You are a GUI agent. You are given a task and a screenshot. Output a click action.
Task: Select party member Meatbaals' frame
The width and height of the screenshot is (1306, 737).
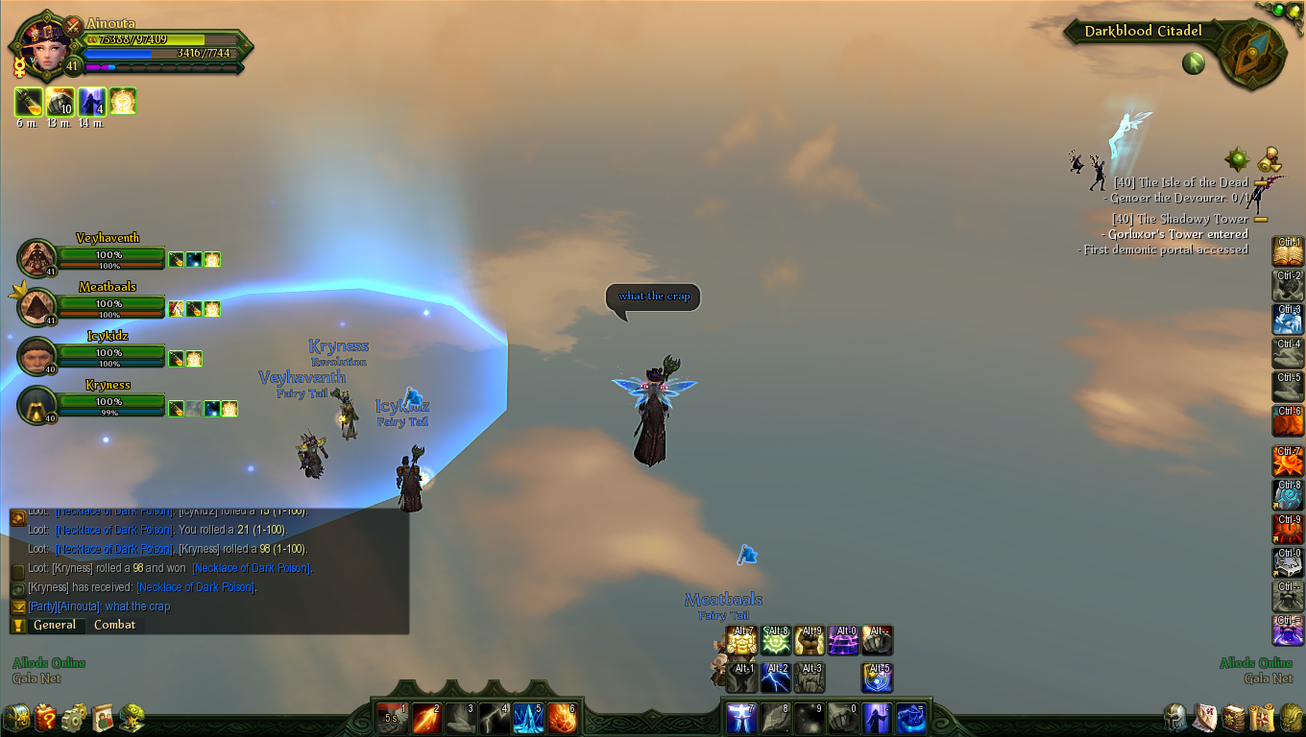point(37,307)
